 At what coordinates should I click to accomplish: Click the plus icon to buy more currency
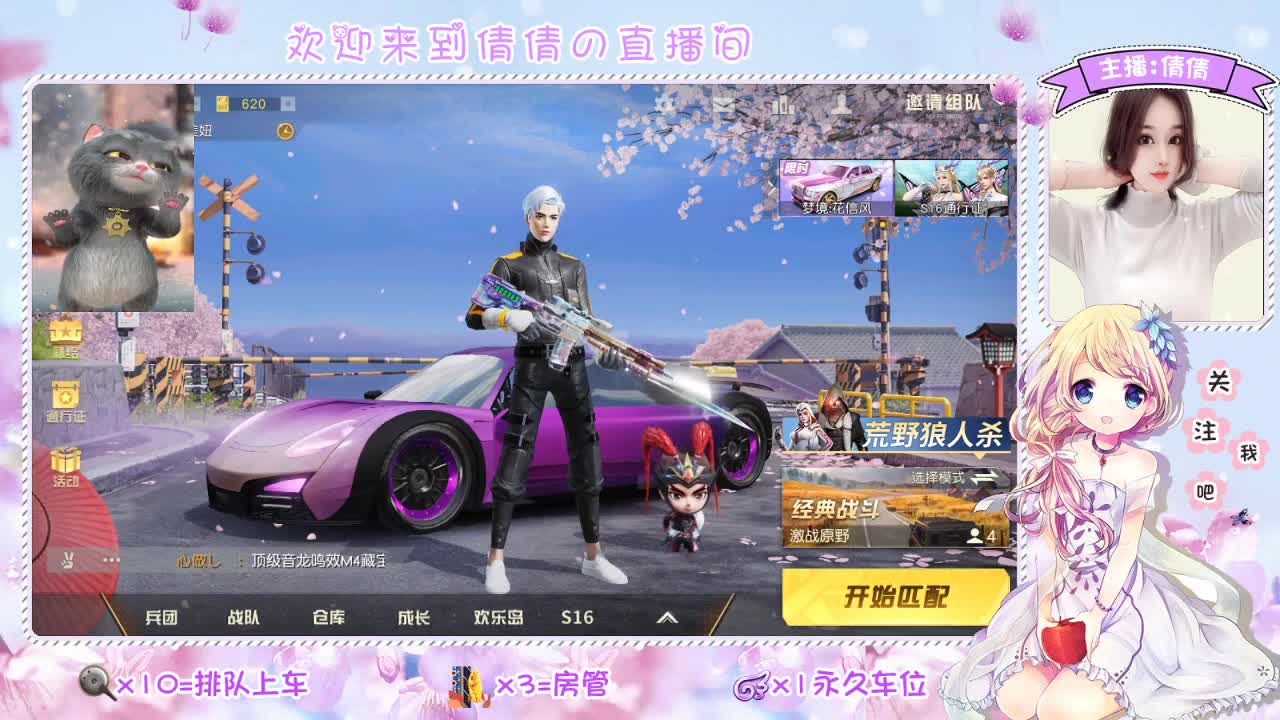[x=288, y=101]
